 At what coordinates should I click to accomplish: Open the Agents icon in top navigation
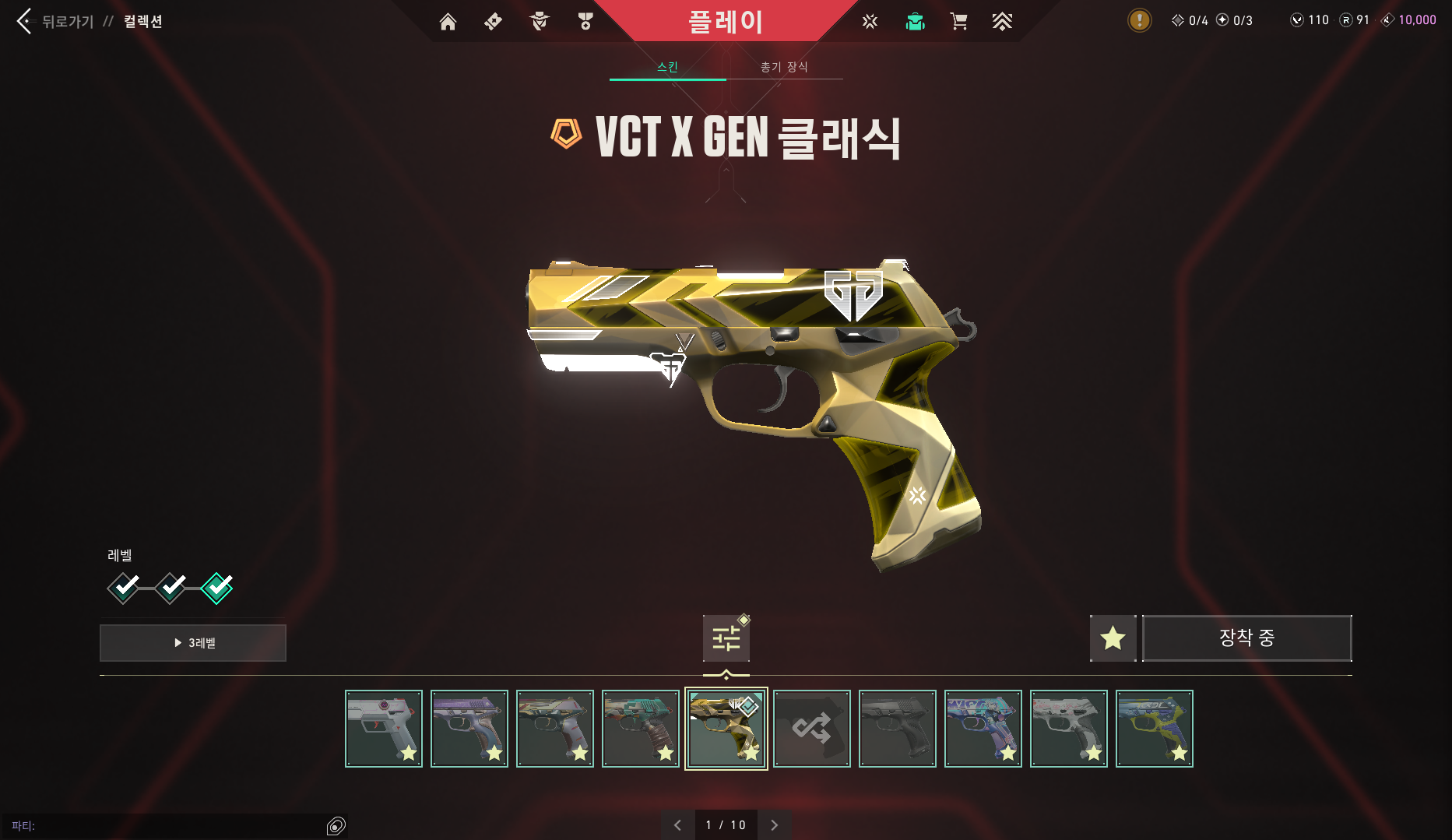point(539,22)
